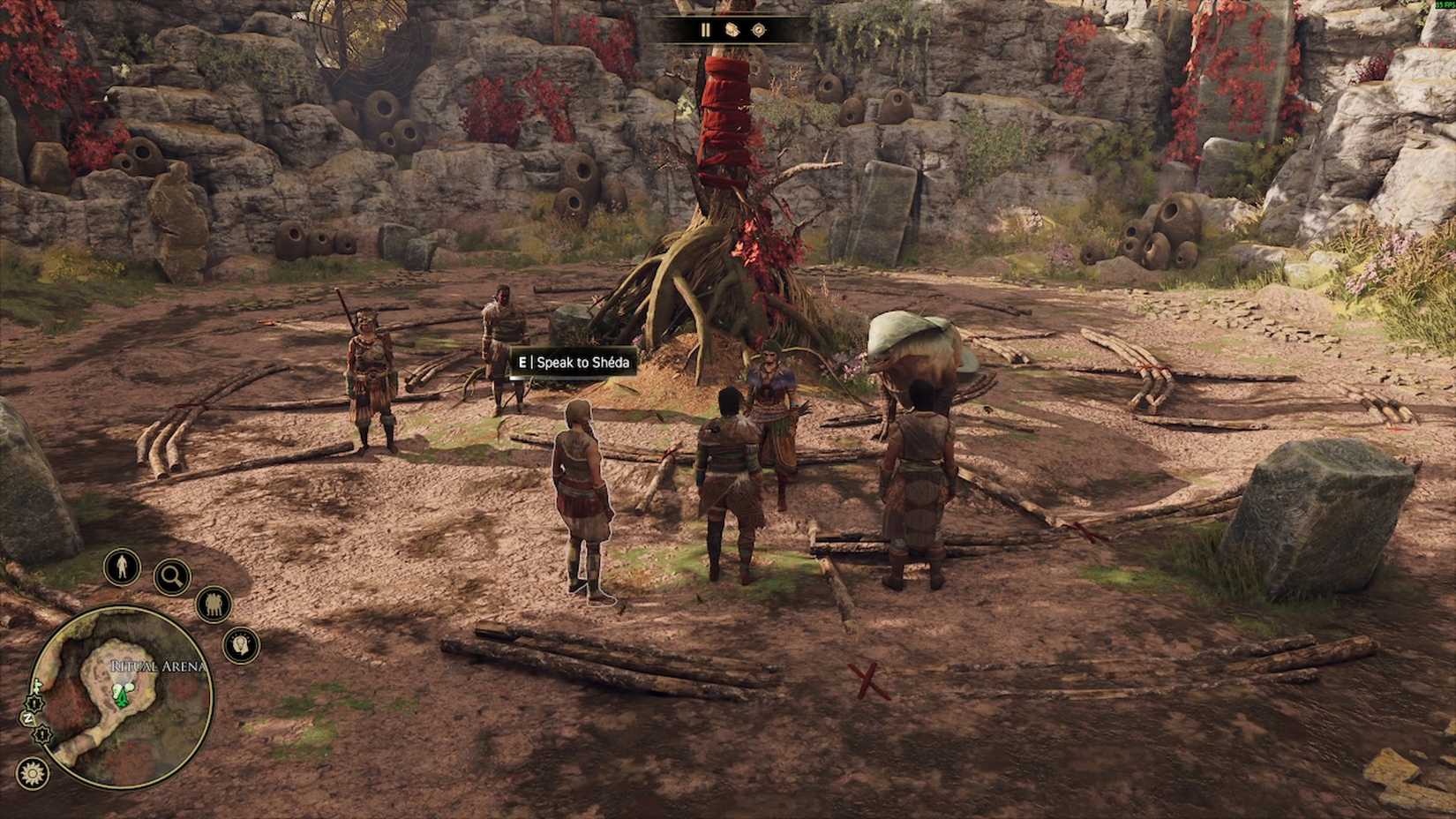Screen dimensions: 1456x819
Task: Select the Z marker on the minimap edge
Action: [28, 718]
